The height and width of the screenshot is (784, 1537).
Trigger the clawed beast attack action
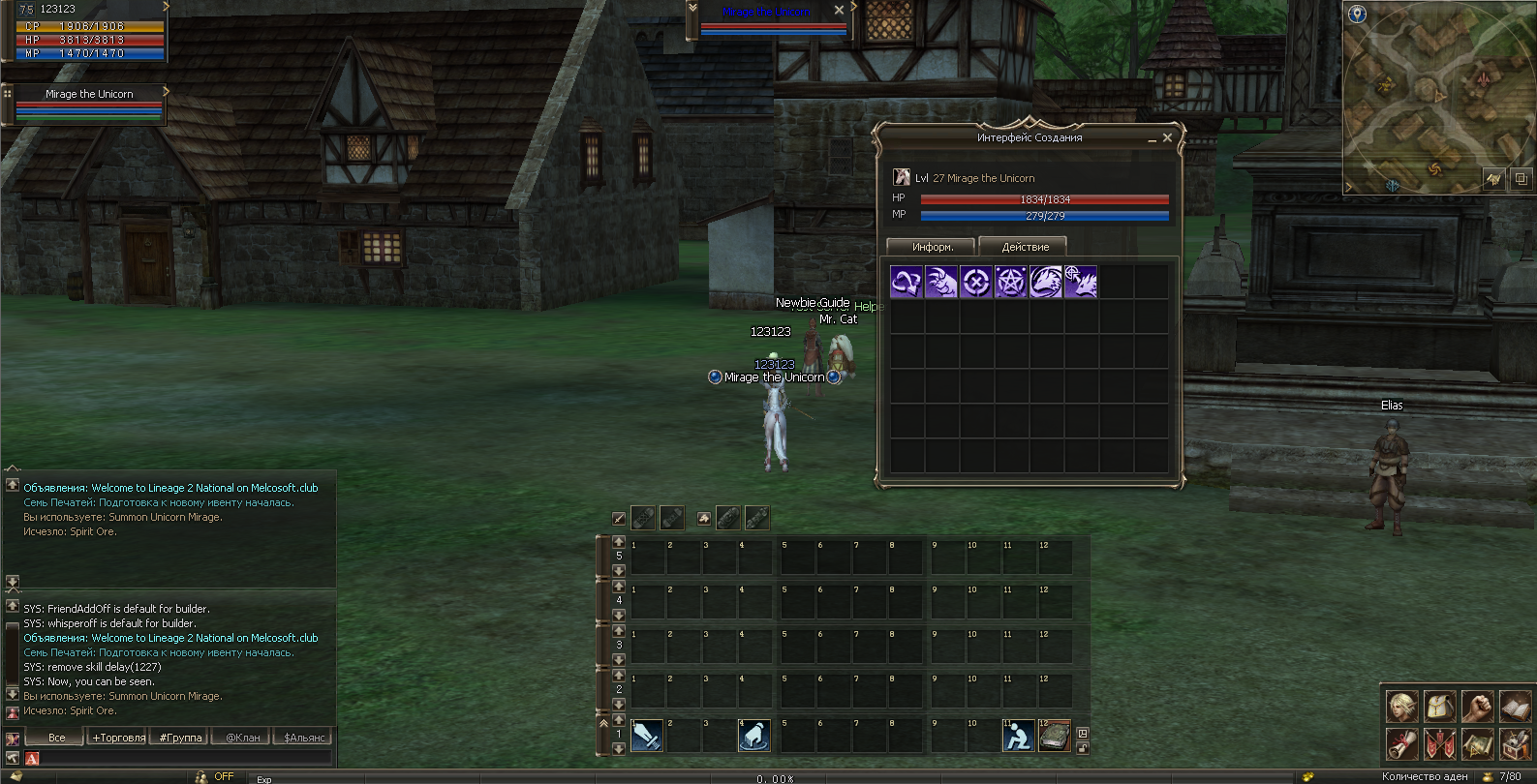tap(940, 282)
